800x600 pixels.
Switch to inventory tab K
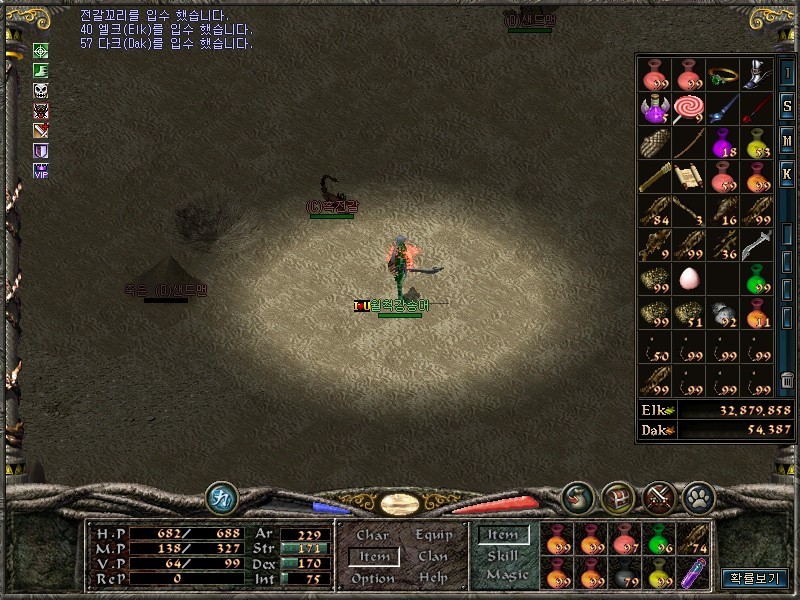click(788, 174)
